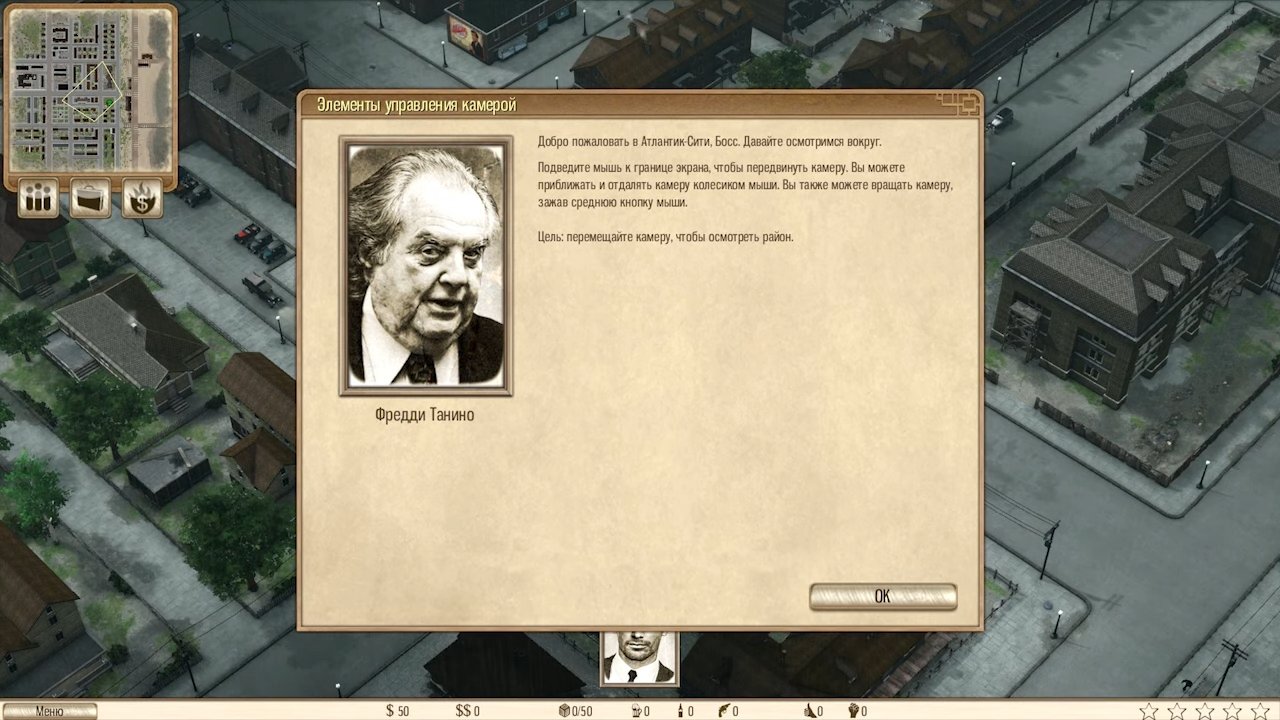Select the burning money bag icon

click(142, 198)
